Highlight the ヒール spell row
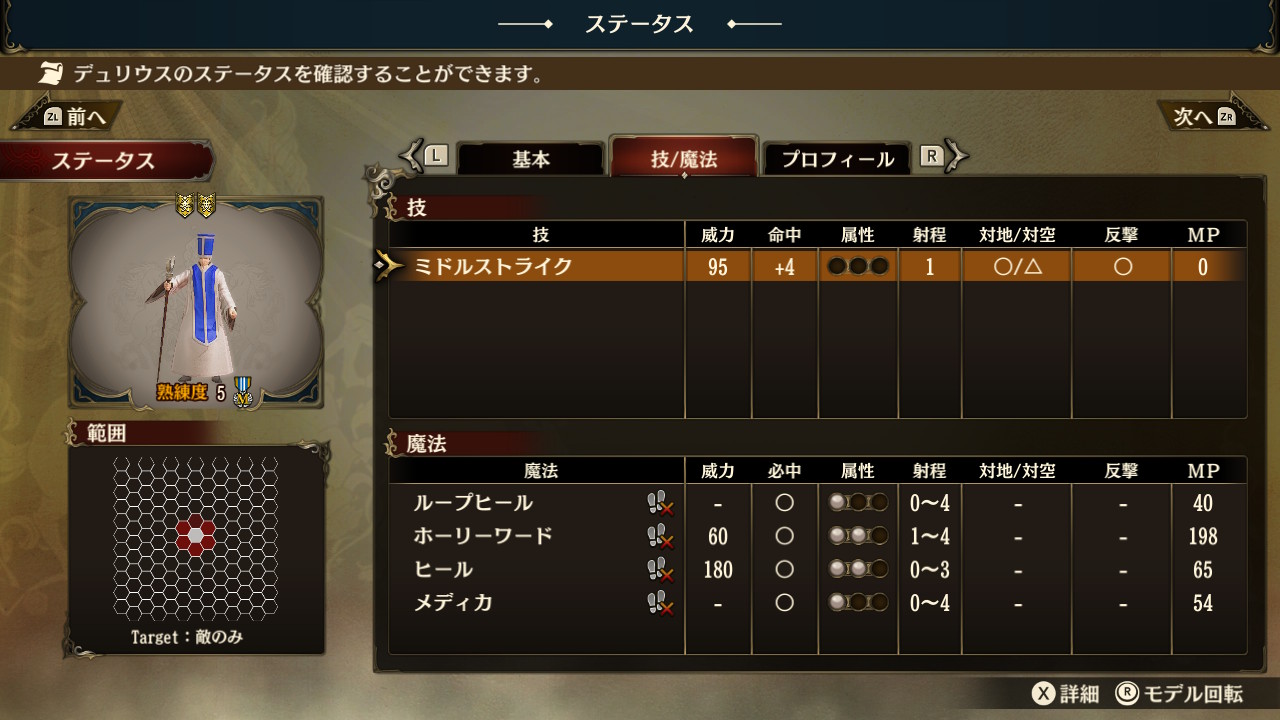The image size is (1280, 720). [x=443, y=570]
